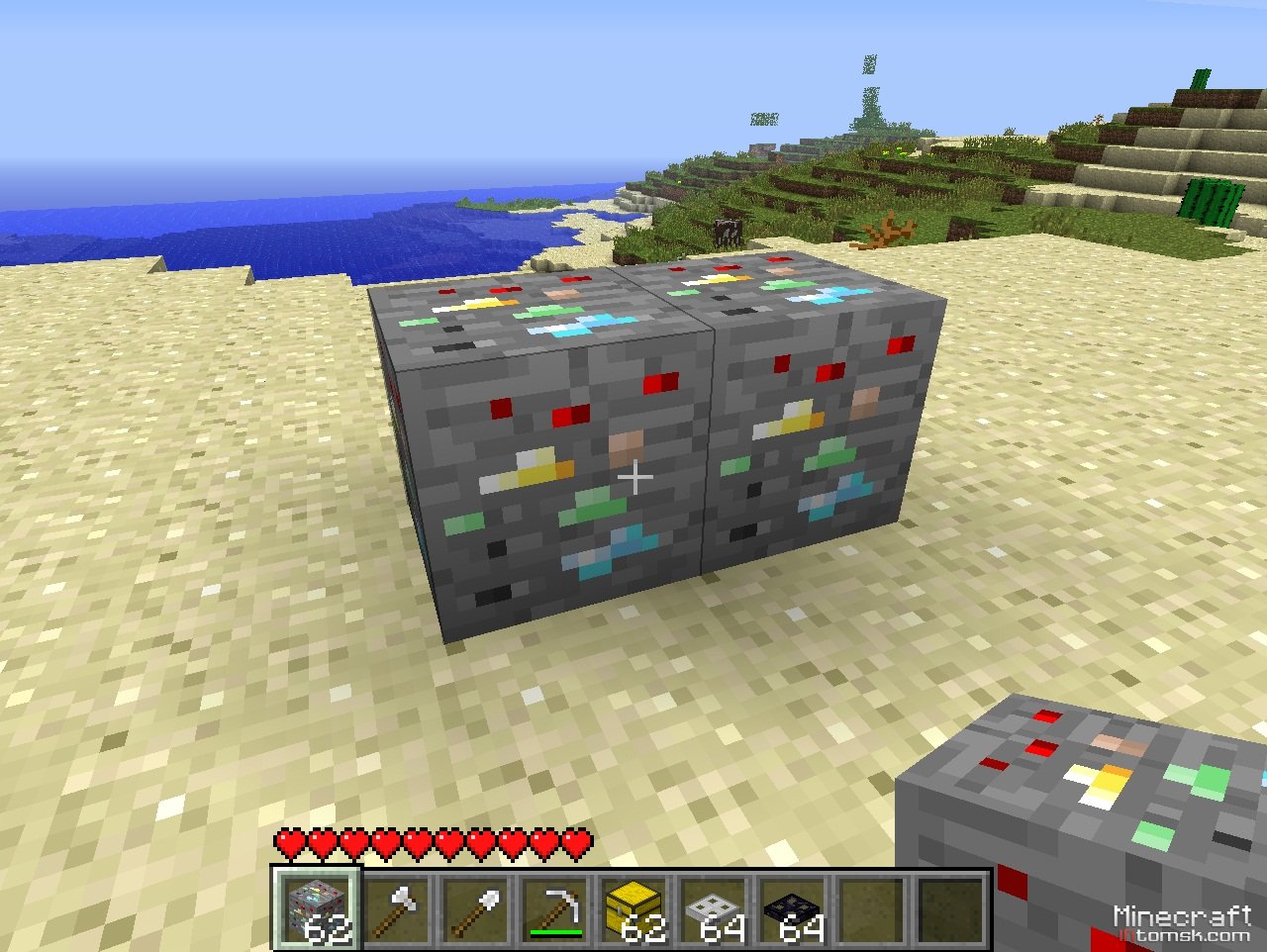Viewport: 1267px width, 952px height.
Task: Select the iron axe hotbar slot
Action: [x=397, y=908]
